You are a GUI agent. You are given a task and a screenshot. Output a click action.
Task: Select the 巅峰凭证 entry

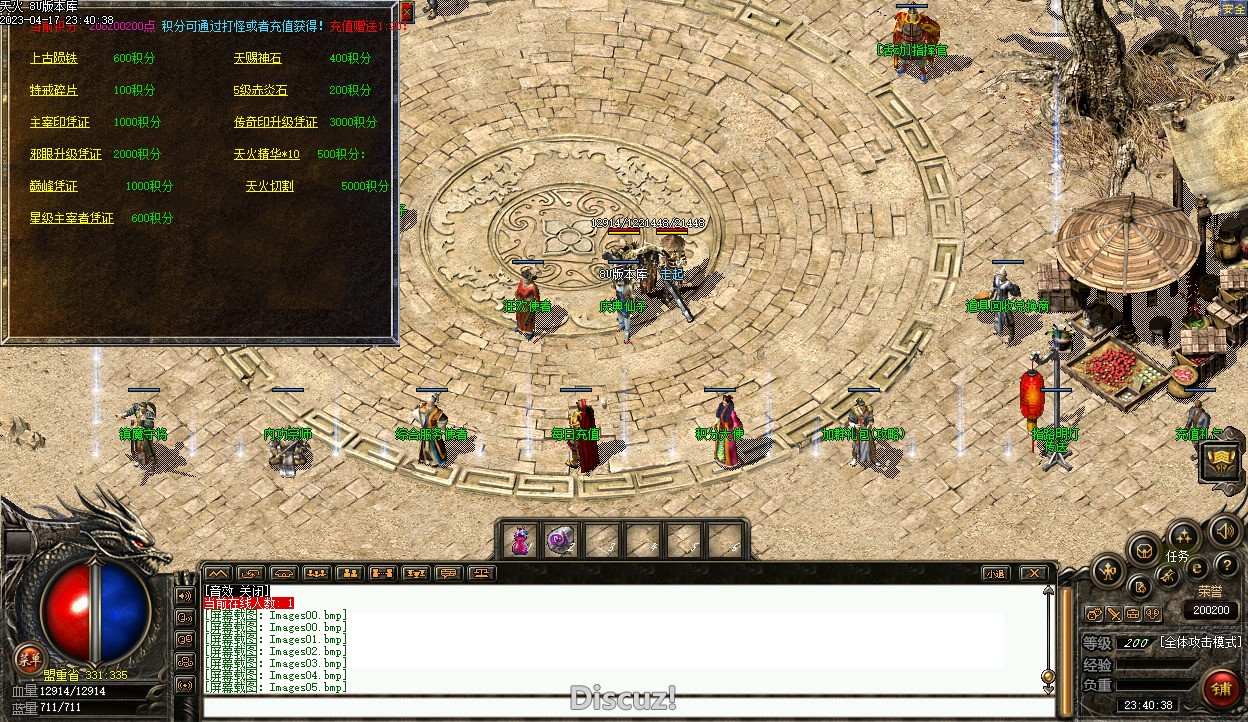pos(54,187)
